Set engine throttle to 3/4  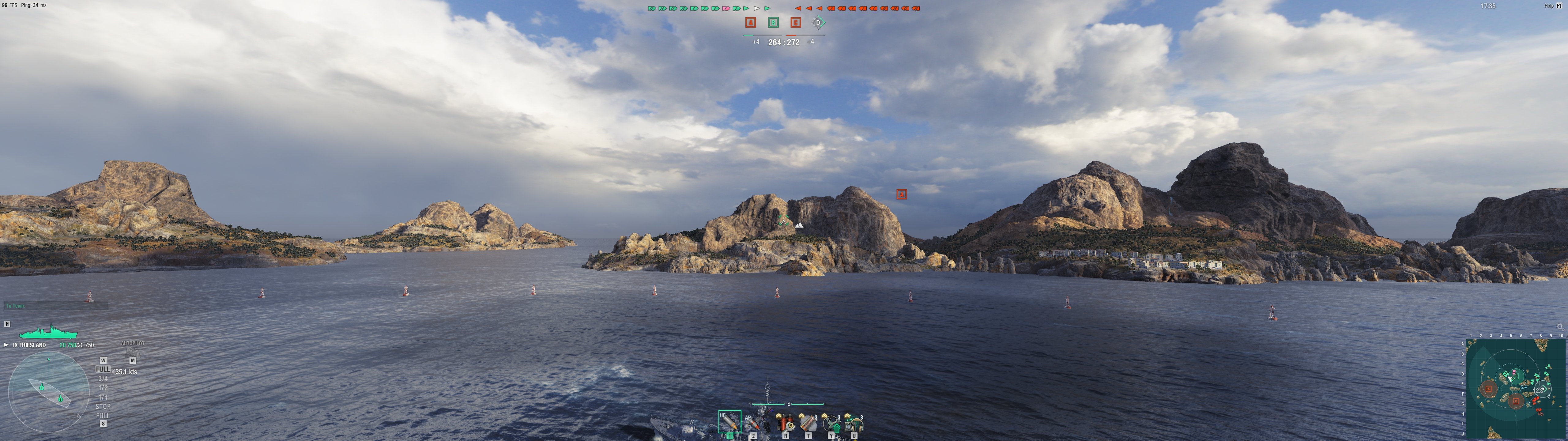103,379
